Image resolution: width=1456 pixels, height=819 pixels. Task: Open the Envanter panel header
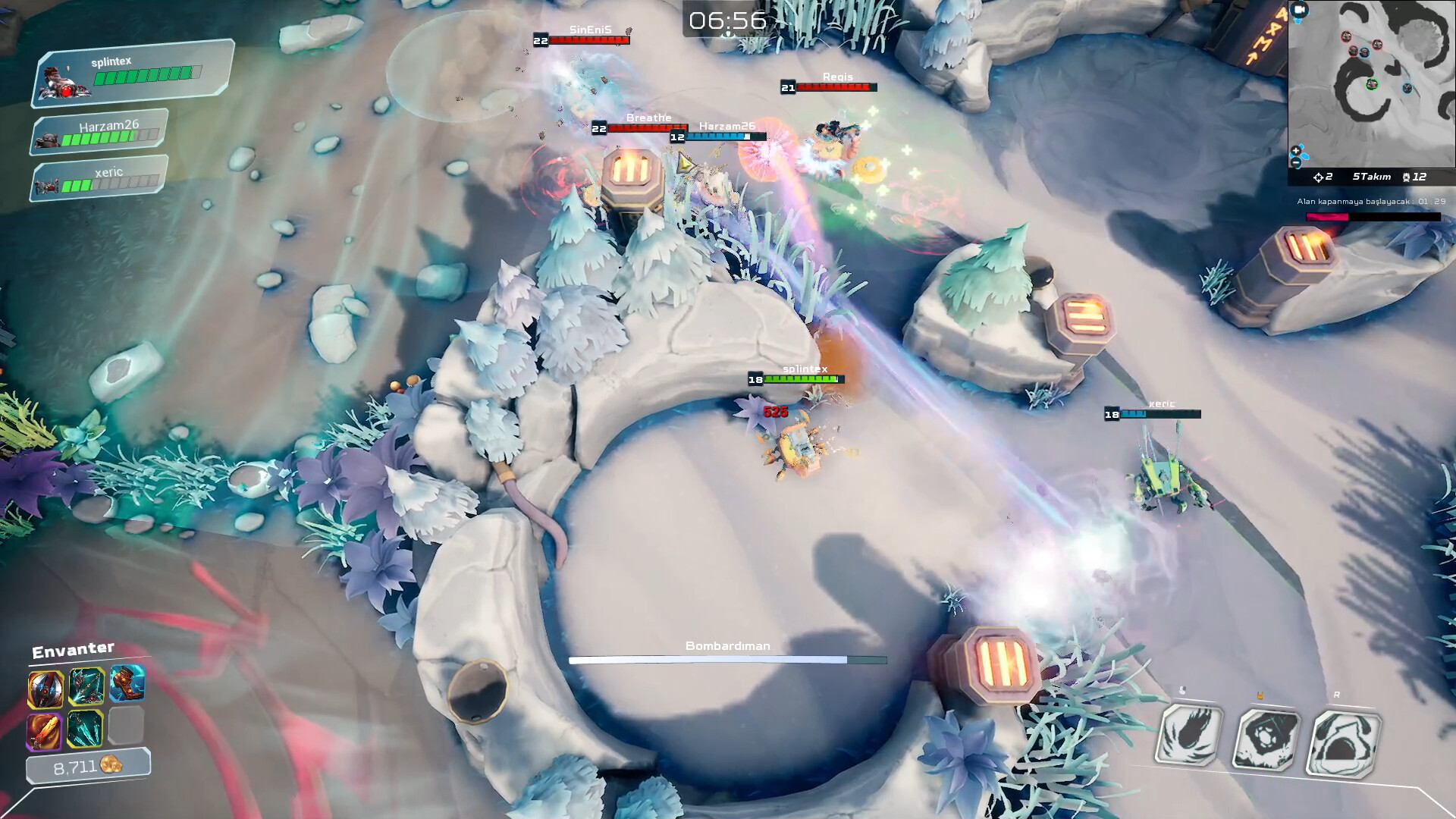pos(73,648)
